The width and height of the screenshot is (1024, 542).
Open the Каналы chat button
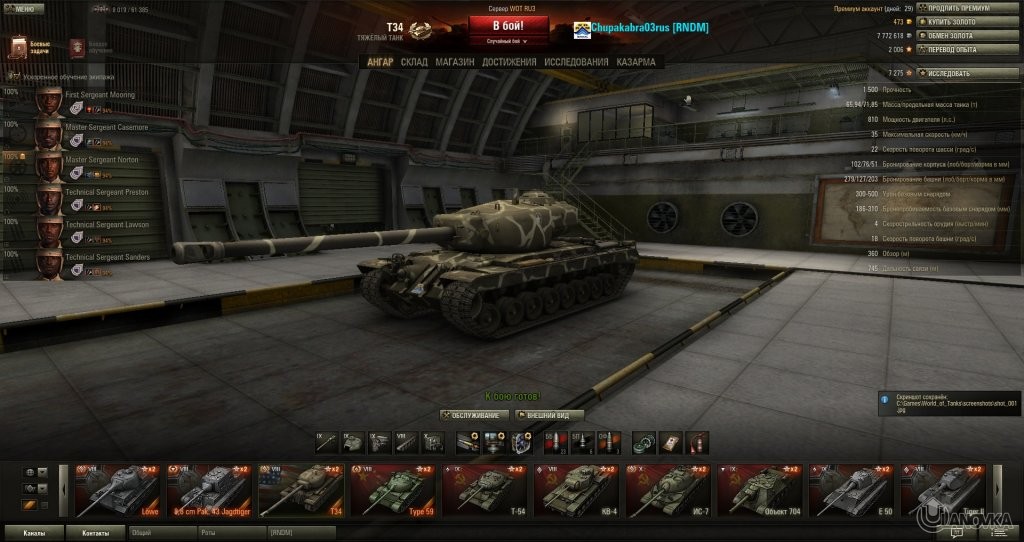pyautogui.click(x=33, y=533)
